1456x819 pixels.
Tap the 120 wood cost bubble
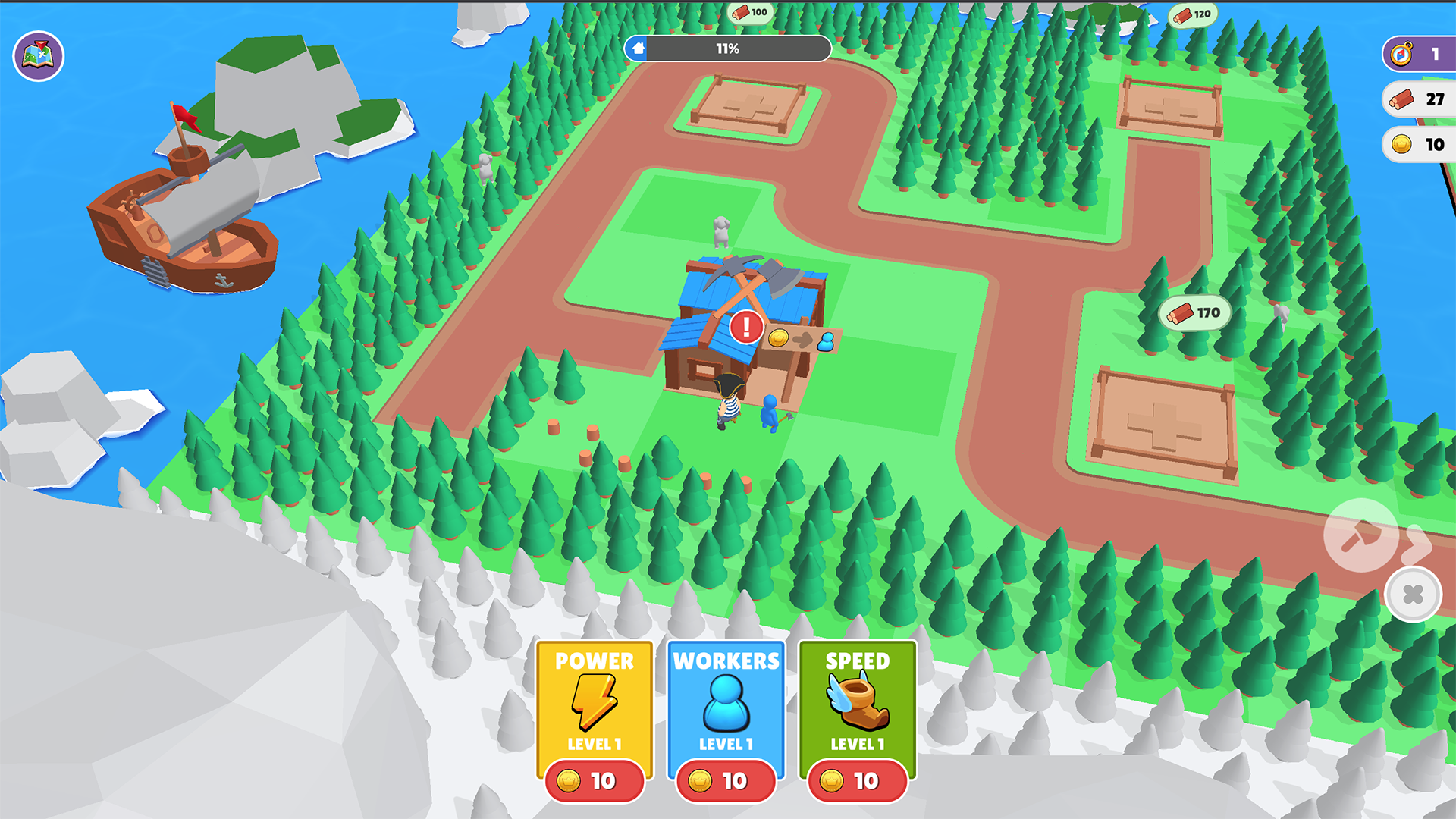1191,17
